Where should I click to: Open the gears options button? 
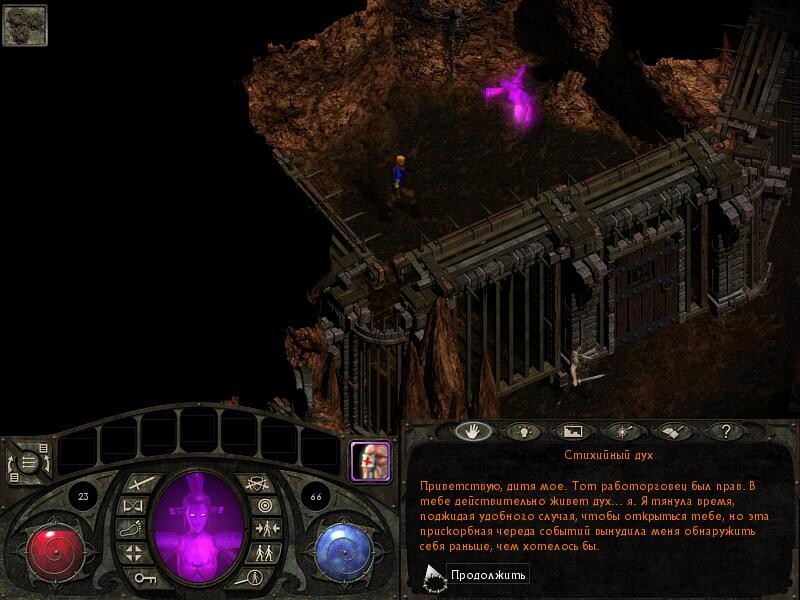pyautogui.click(x=25, y=25)
